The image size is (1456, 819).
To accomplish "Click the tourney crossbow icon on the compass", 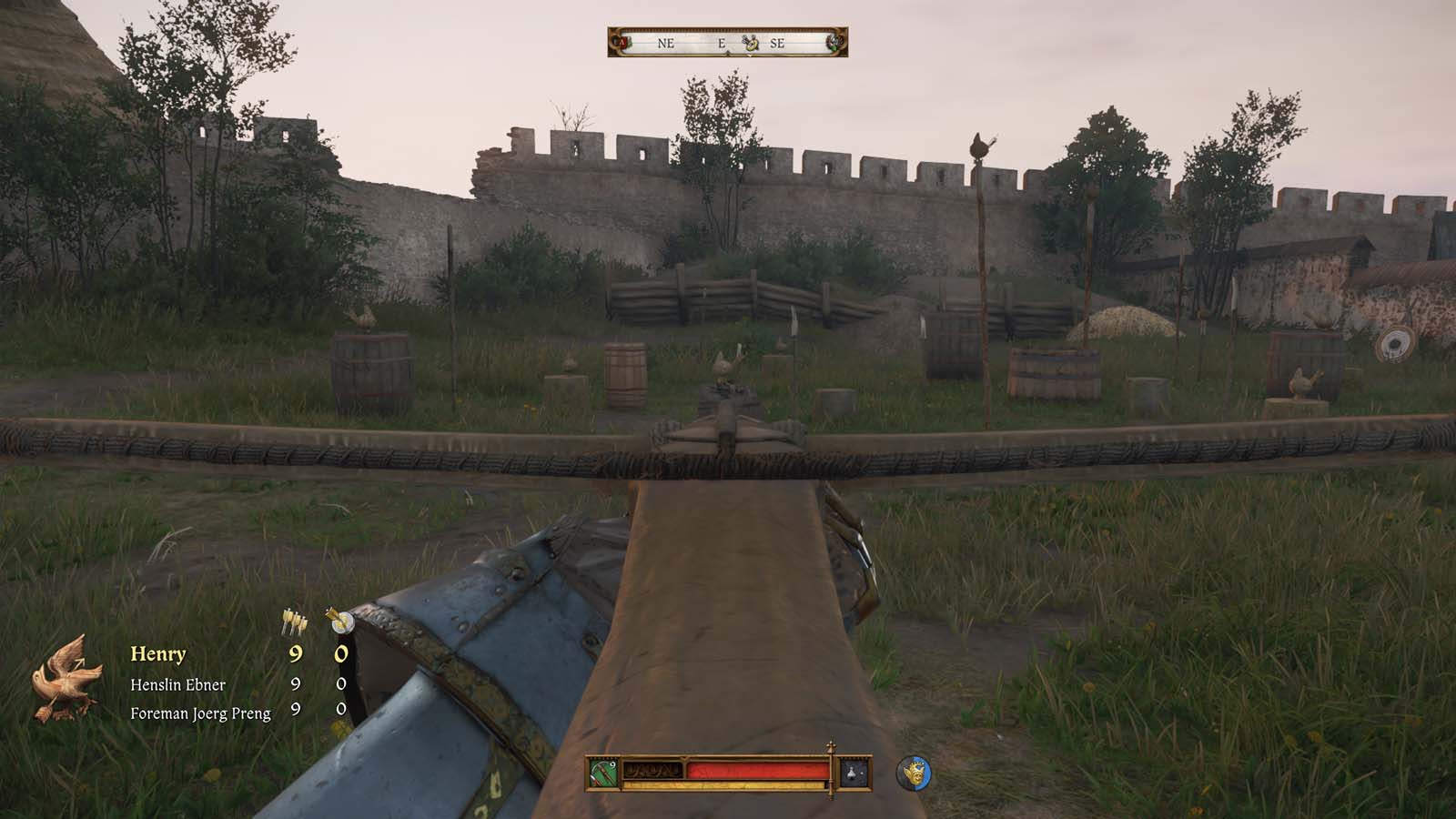I will (748, 43).
